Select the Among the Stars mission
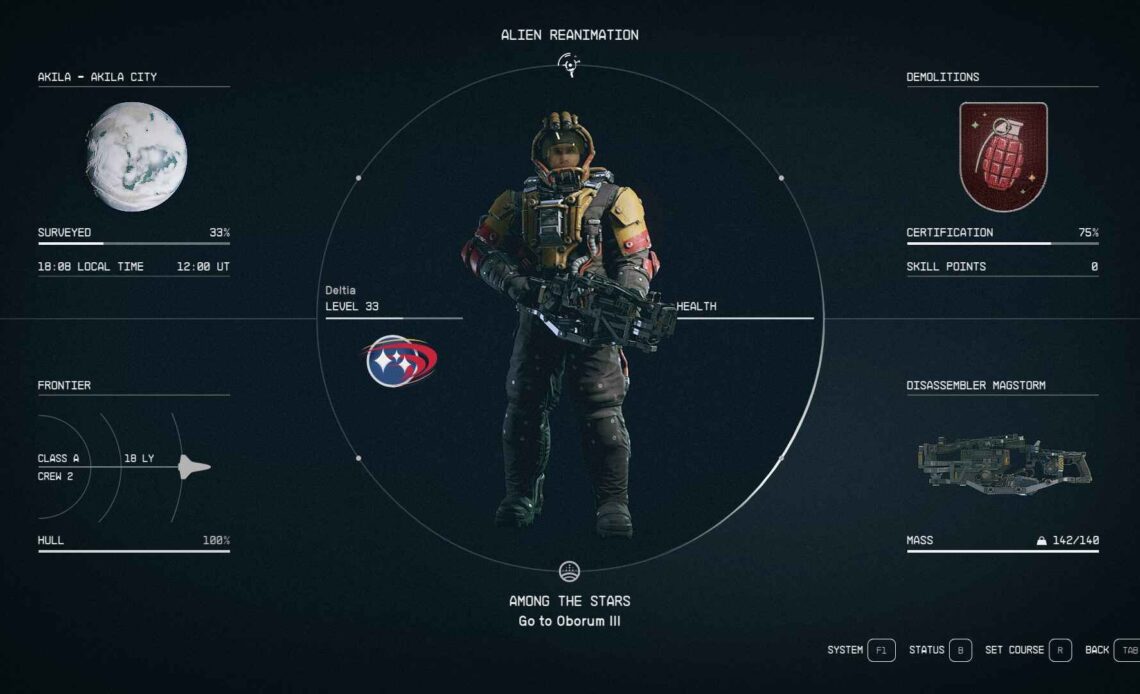 pos(569,601)
